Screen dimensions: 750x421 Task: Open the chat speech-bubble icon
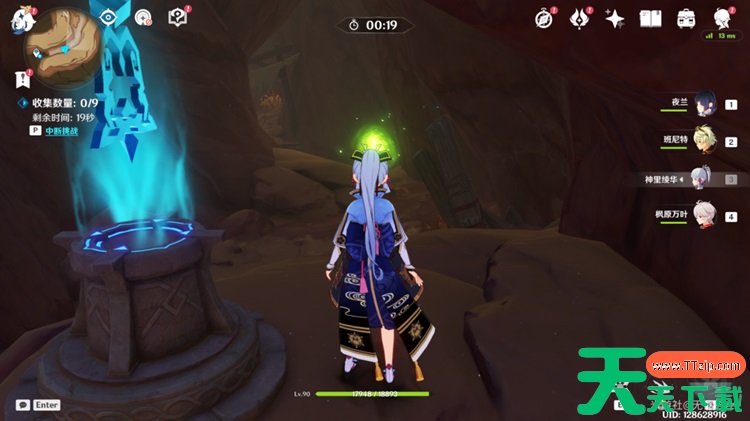click(22, 404)
